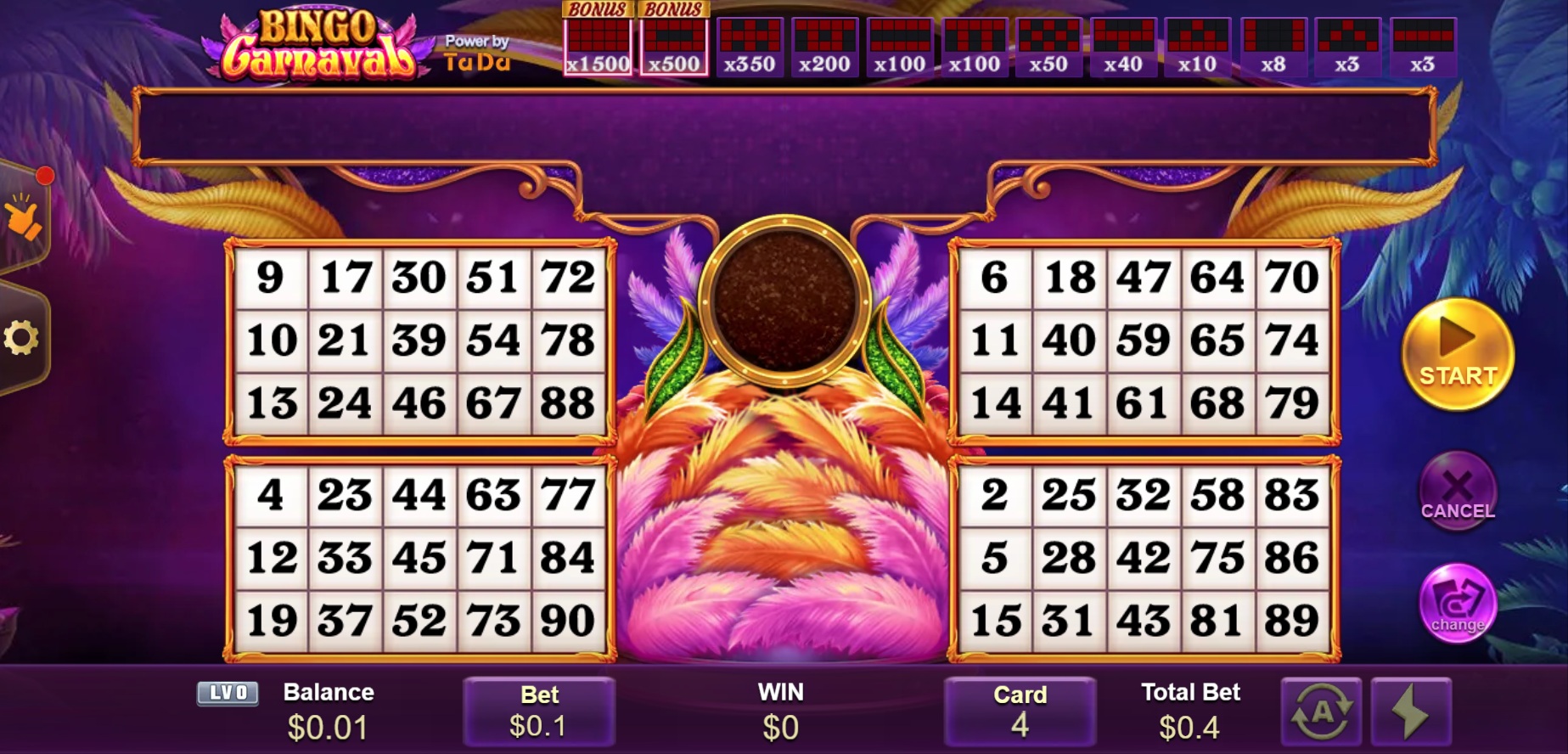Select the bingo card starting with 9

click(419, 340)
